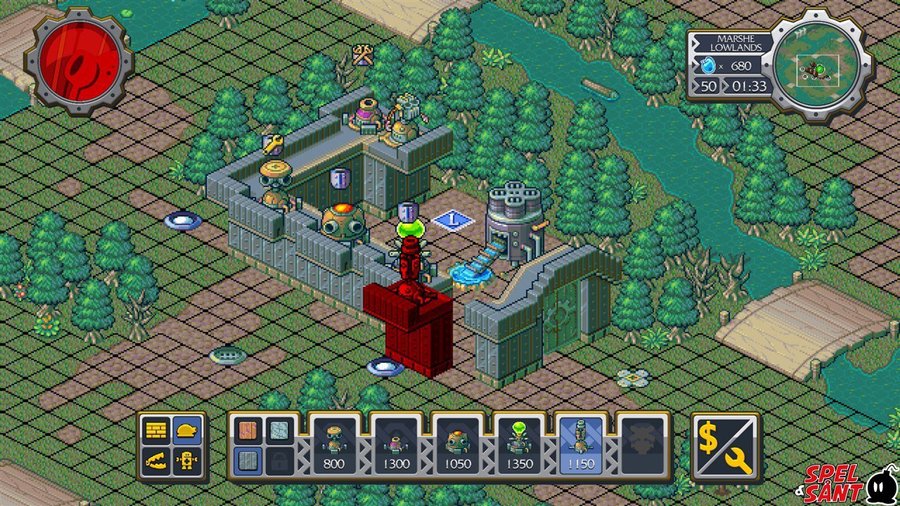
Task: Open the crocodile jaw trap category
Action: tap(157, 460)
